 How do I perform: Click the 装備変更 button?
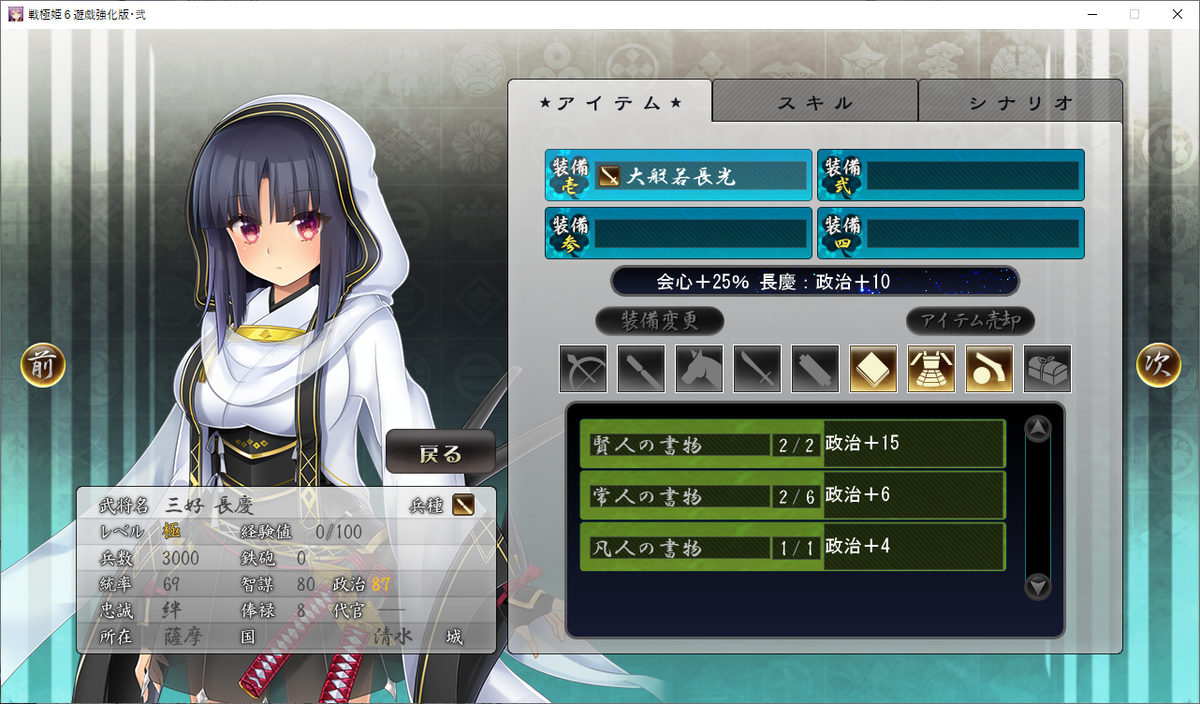pyautogui.click(x=660, y=321)
